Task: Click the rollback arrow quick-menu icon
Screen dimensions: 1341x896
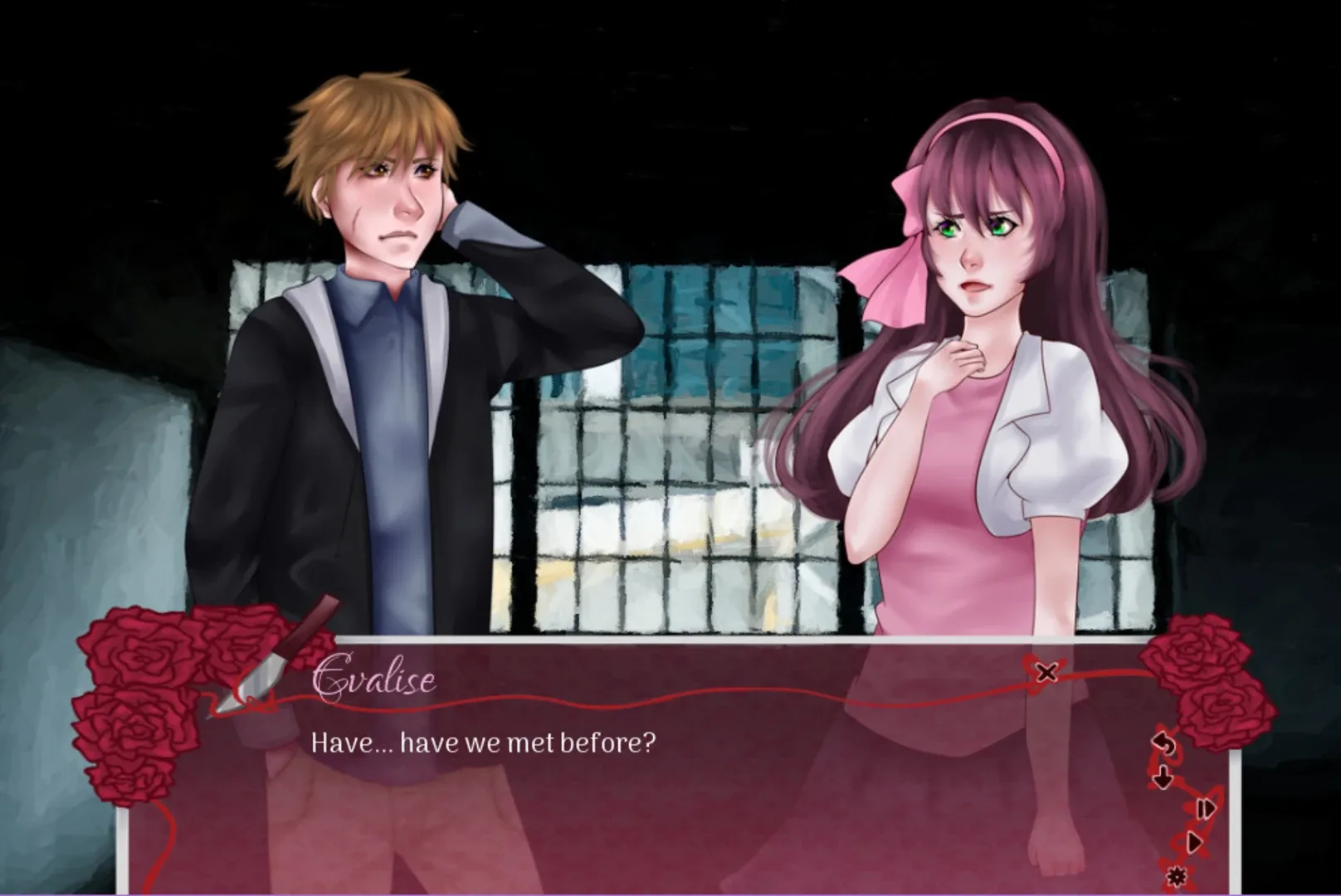Action: click(x=1164, y=744)
